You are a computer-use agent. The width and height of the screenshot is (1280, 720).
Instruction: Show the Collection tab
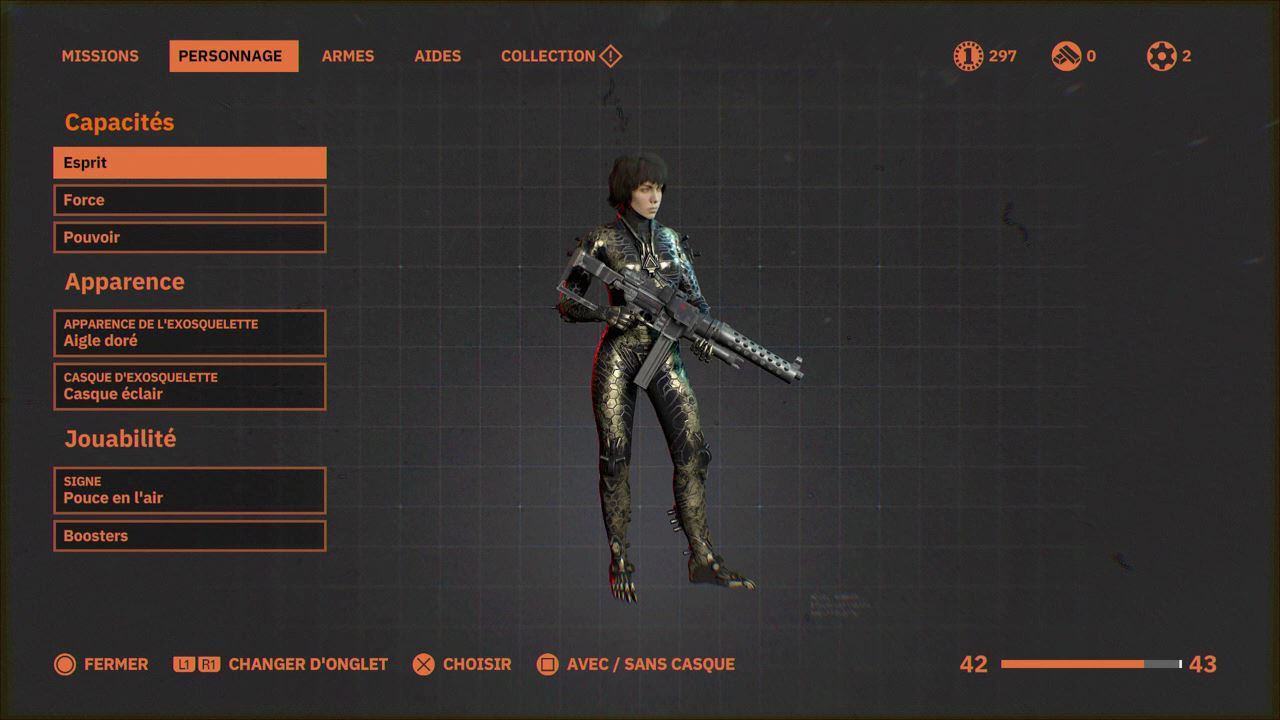pyautogui.click(x=548, y=56)
